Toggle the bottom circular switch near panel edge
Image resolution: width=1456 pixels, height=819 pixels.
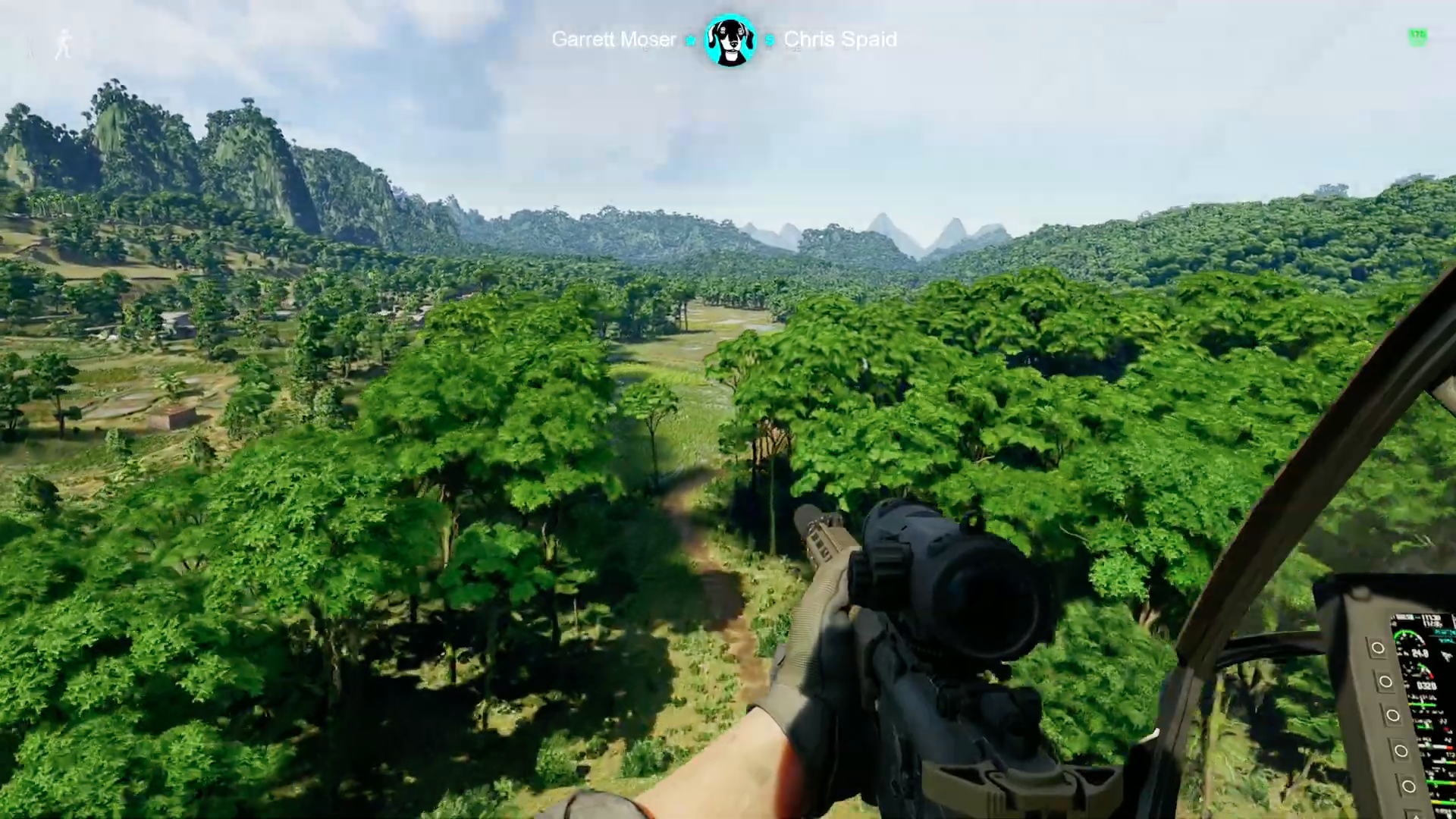coord(1408,784)
